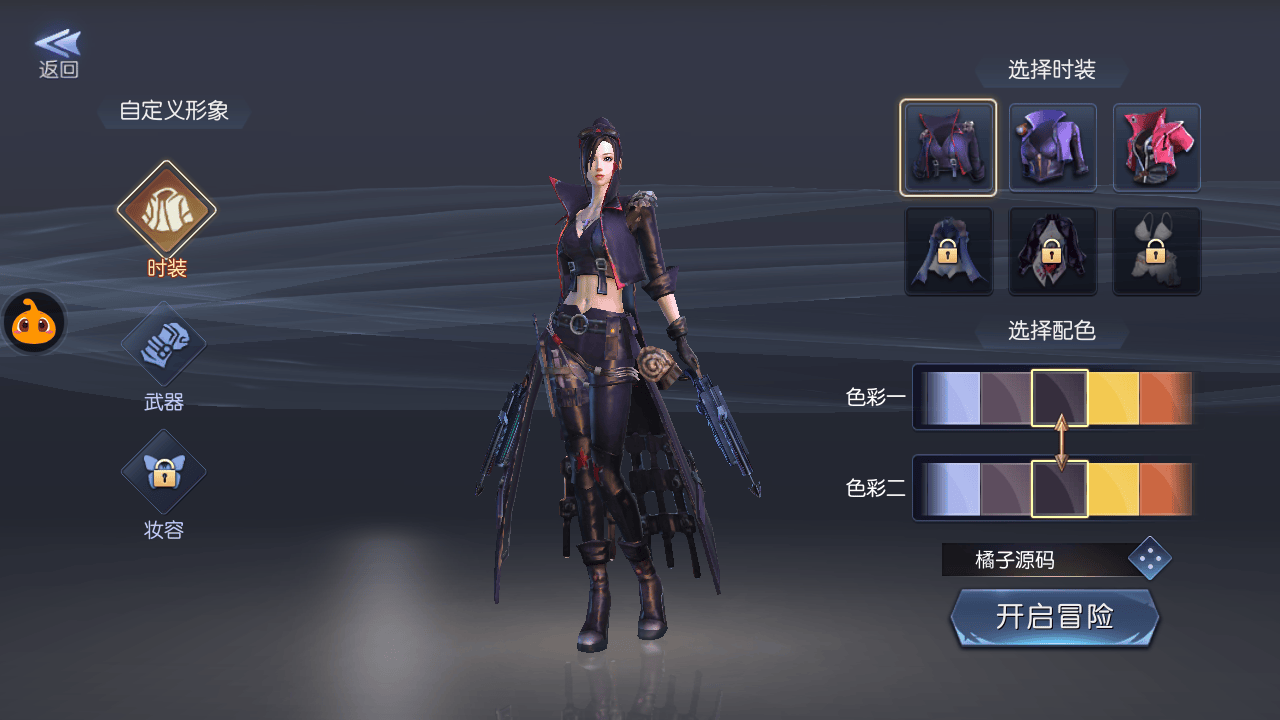Choose the purple jacket outfit
This screenshot has height=720, width=1280.
click(x=1053, y=148)
